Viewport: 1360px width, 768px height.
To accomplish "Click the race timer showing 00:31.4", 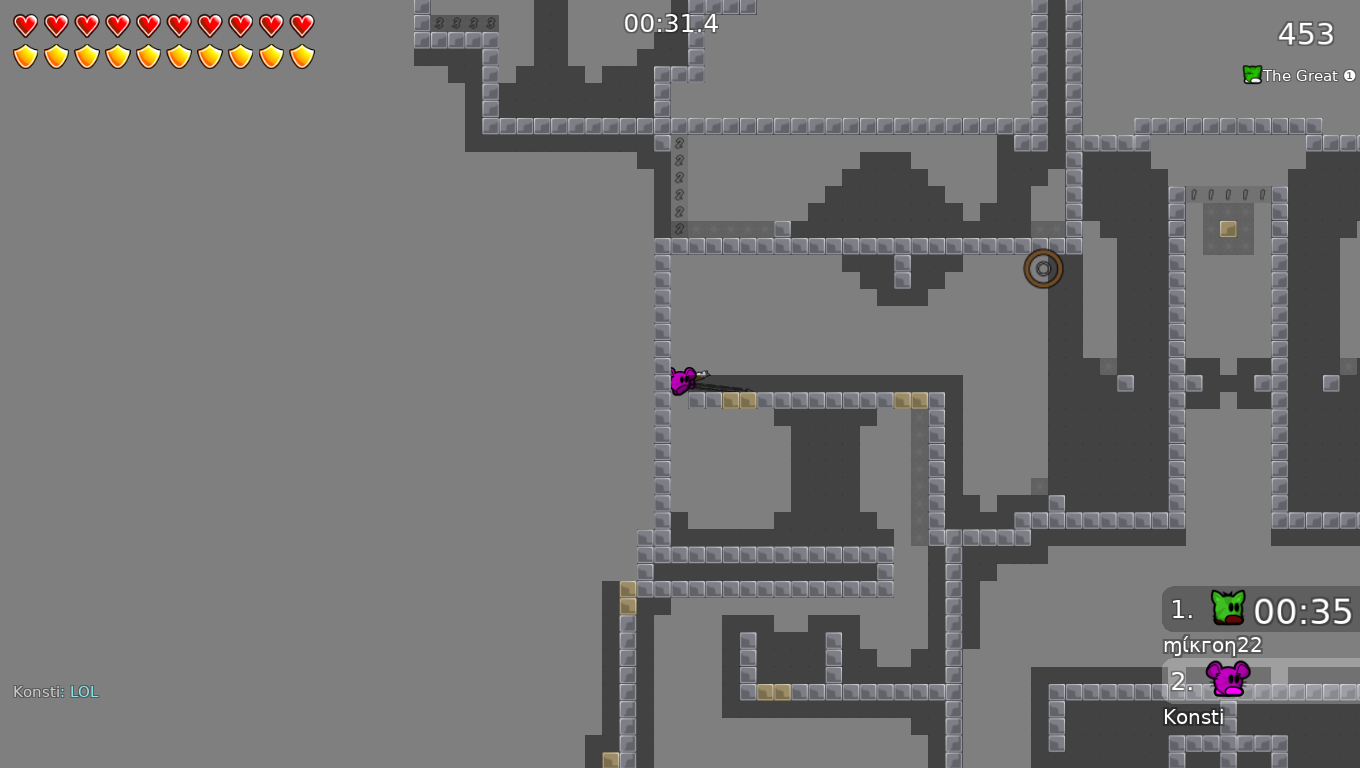I will pyautogui.click(x=670, y=20).
